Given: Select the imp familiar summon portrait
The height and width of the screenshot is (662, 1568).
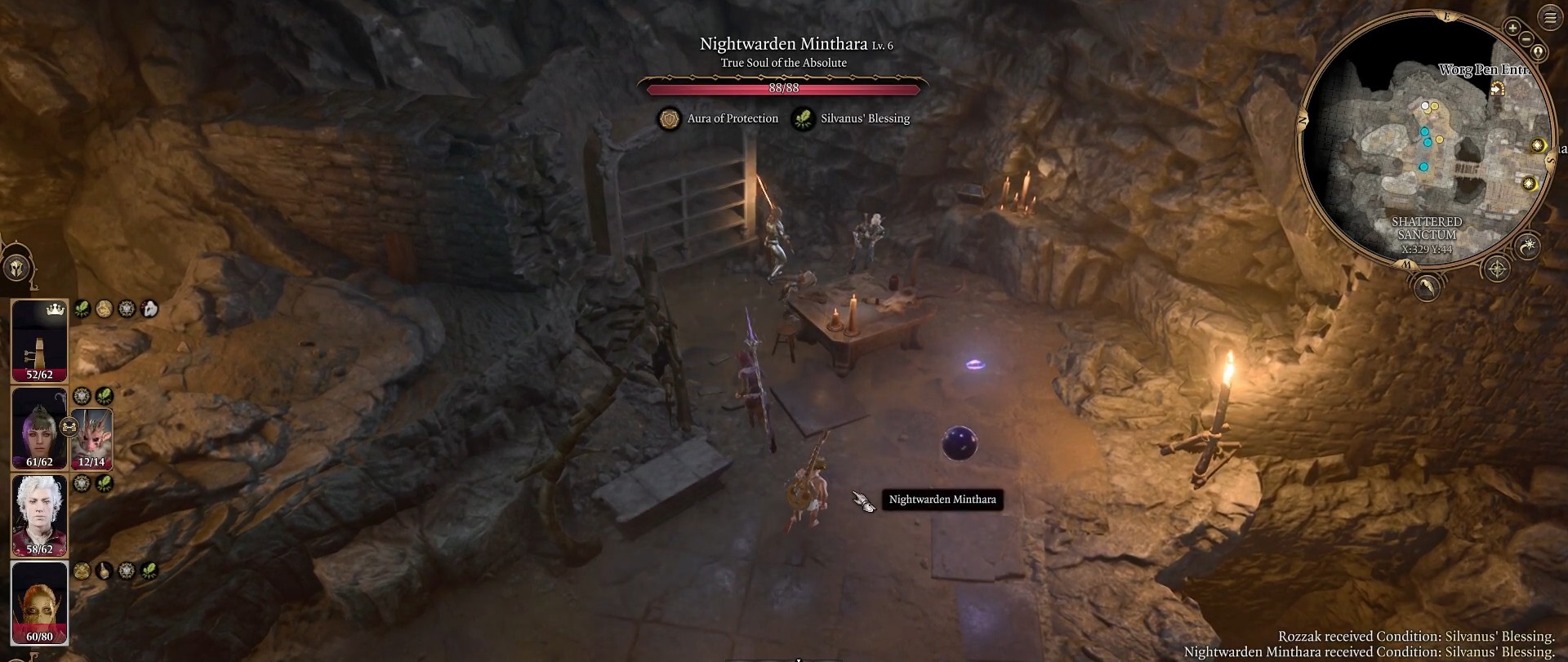Looking at the screenshot, I should point(91,438).
